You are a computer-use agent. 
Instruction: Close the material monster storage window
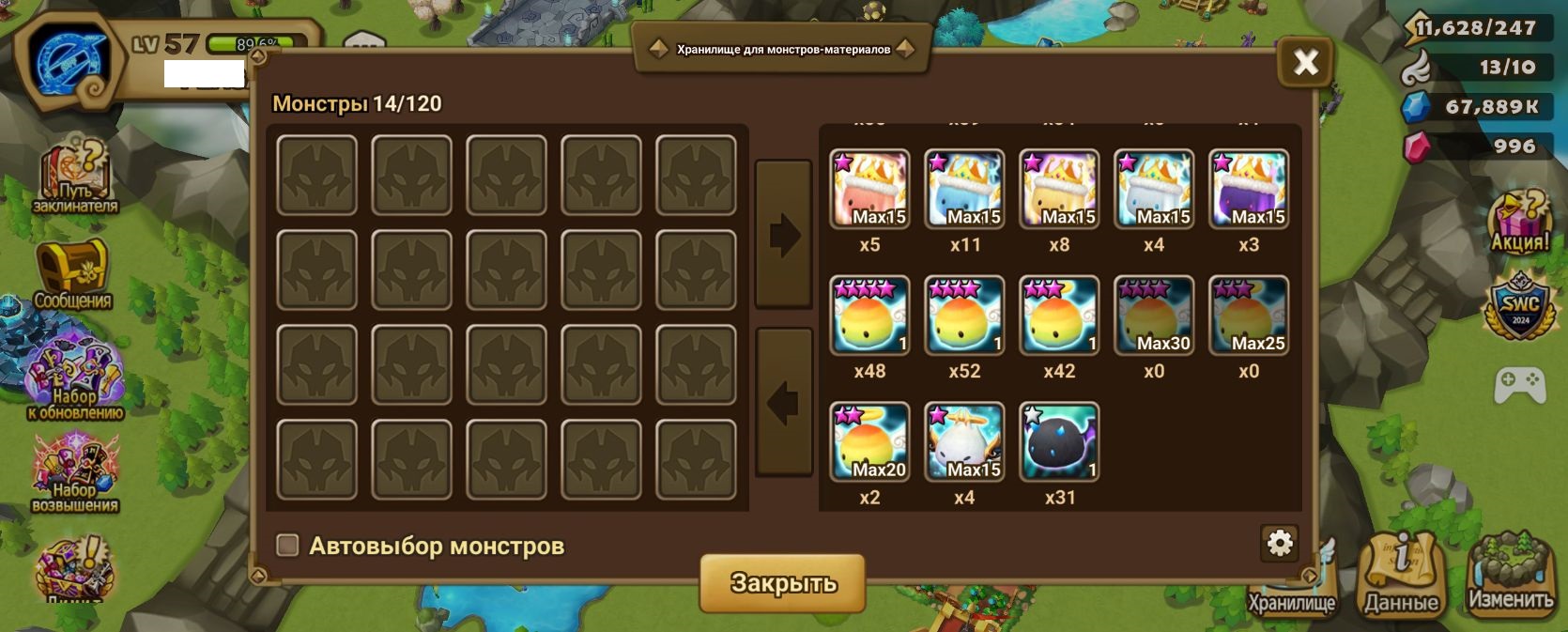pos(1305,63)
